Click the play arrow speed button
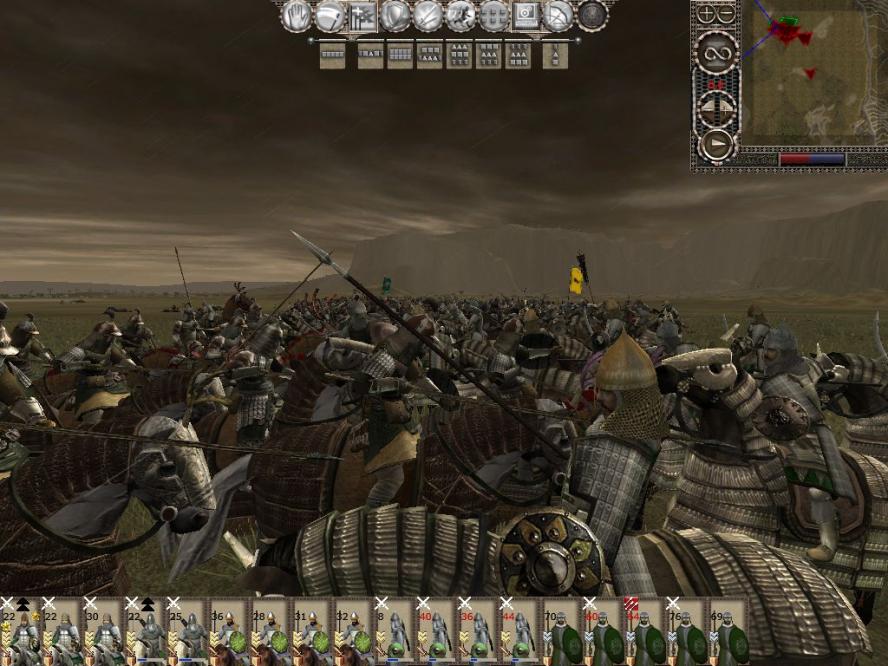The height and width of the screenshot is (666, 888). coord(716,145)
